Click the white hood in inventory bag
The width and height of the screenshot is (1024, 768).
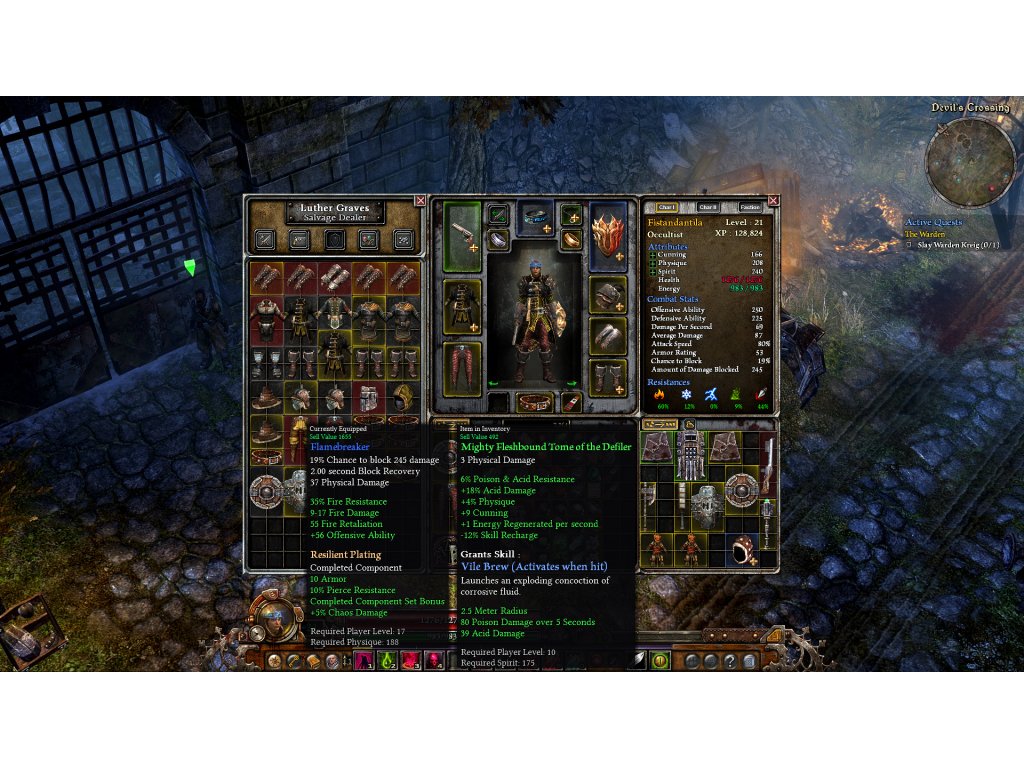pos(741,547)
